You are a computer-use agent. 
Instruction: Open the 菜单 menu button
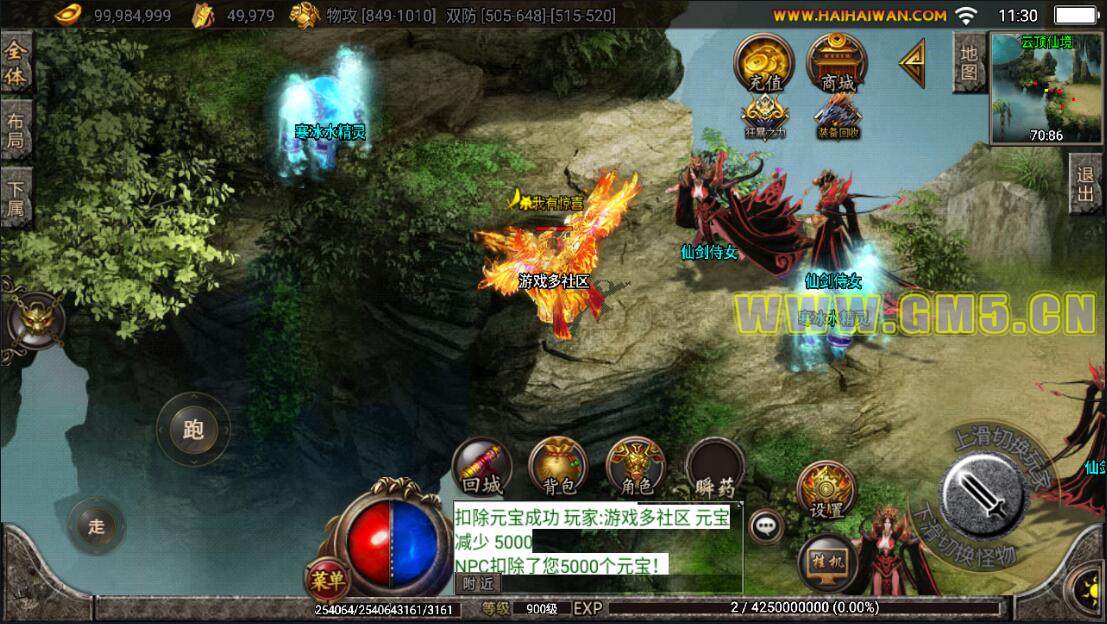[328, 578]
